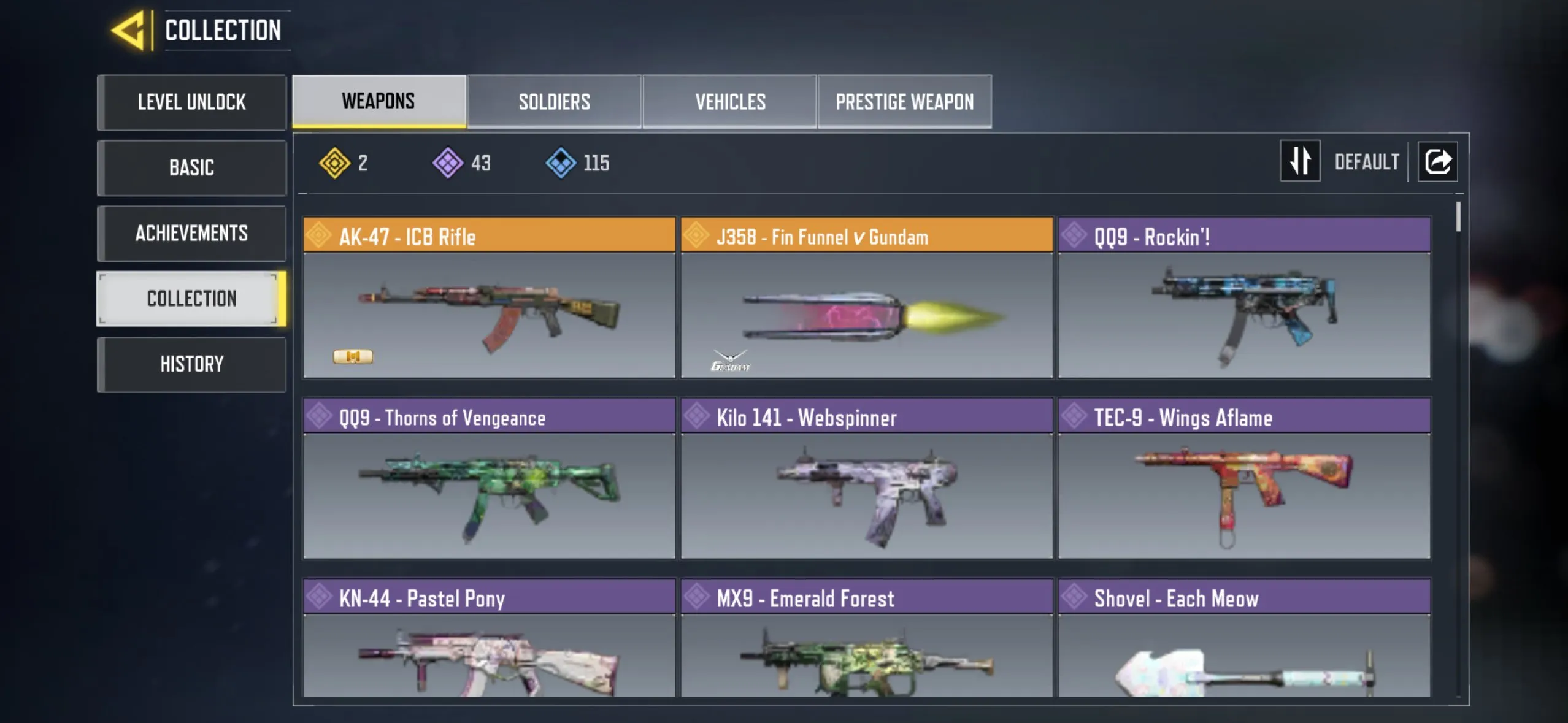Switch to the Soldiers tab
The width and height of the screenshot is (1568, 723).
click(x=554, y=101)
